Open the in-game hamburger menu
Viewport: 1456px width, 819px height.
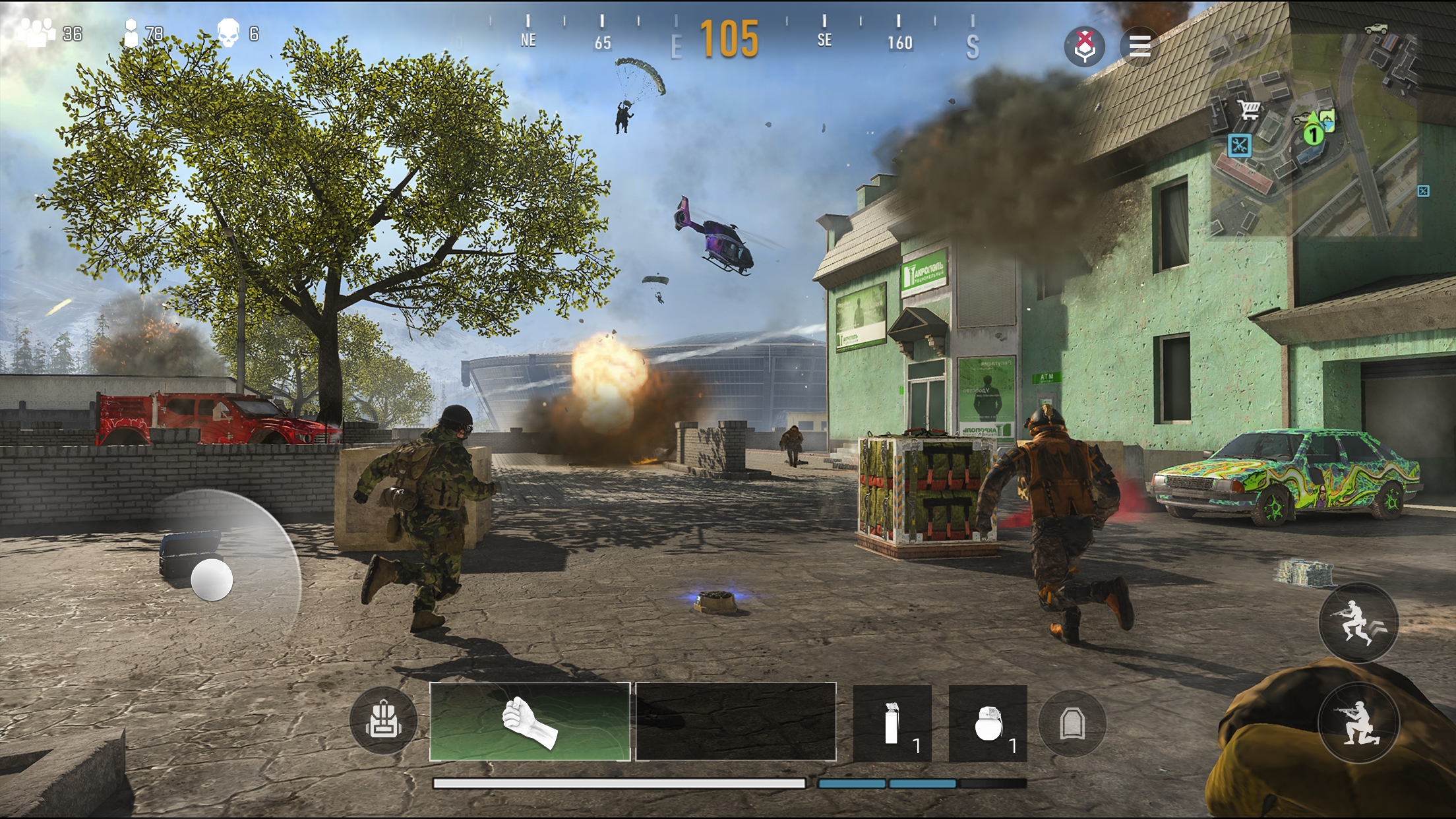[x=1140, y=46]
